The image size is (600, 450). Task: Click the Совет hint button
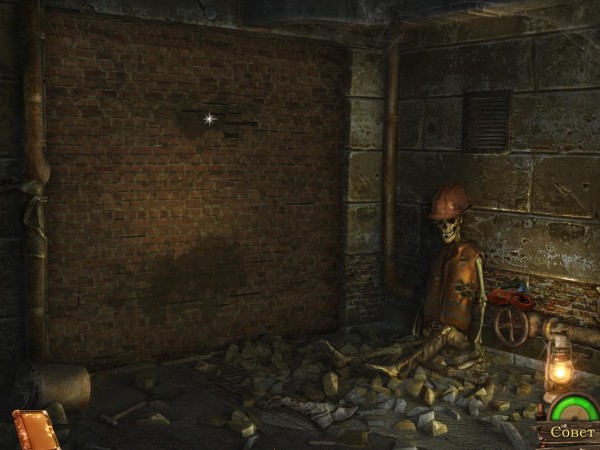pyautogui.click(x=568, y=434)
